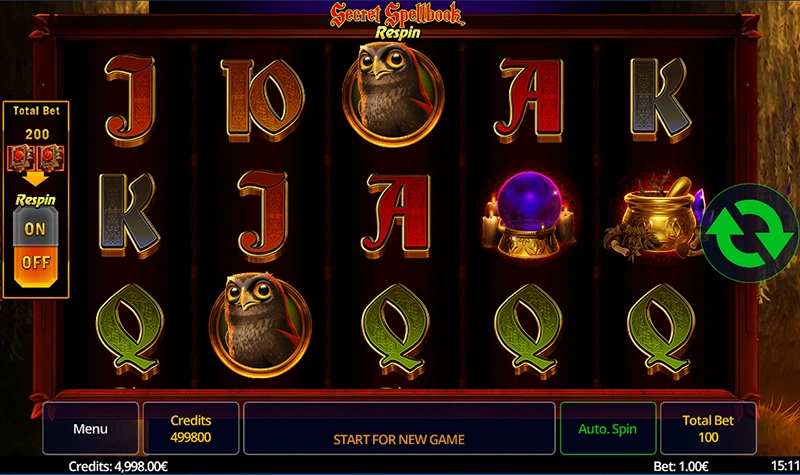Image resolution: width=800 pixels, height=475 pixels.
Task: Click the Credits 499800 panel
Action: 191,429
